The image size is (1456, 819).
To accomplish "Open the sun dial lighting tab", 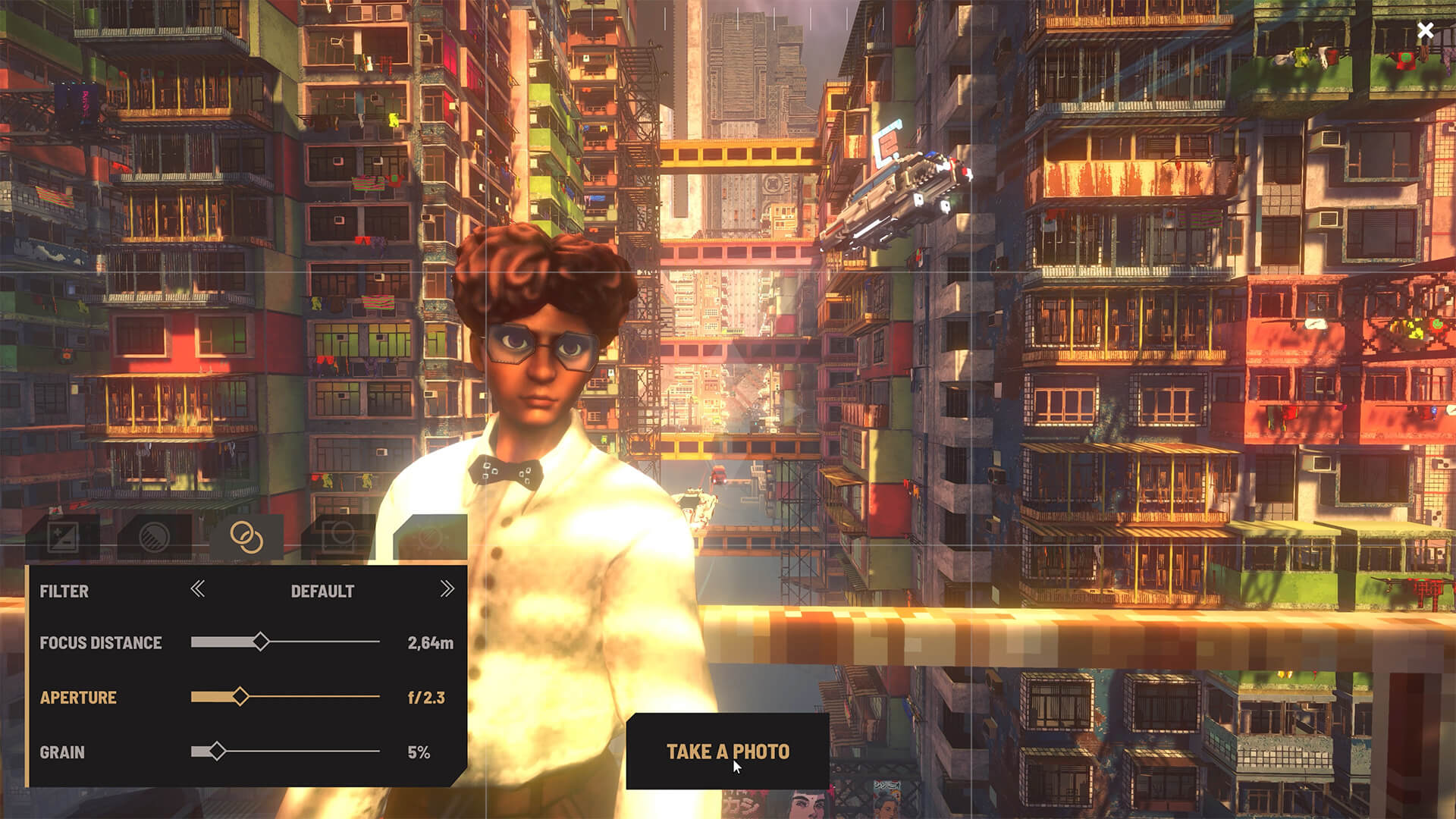I will 430,537.
